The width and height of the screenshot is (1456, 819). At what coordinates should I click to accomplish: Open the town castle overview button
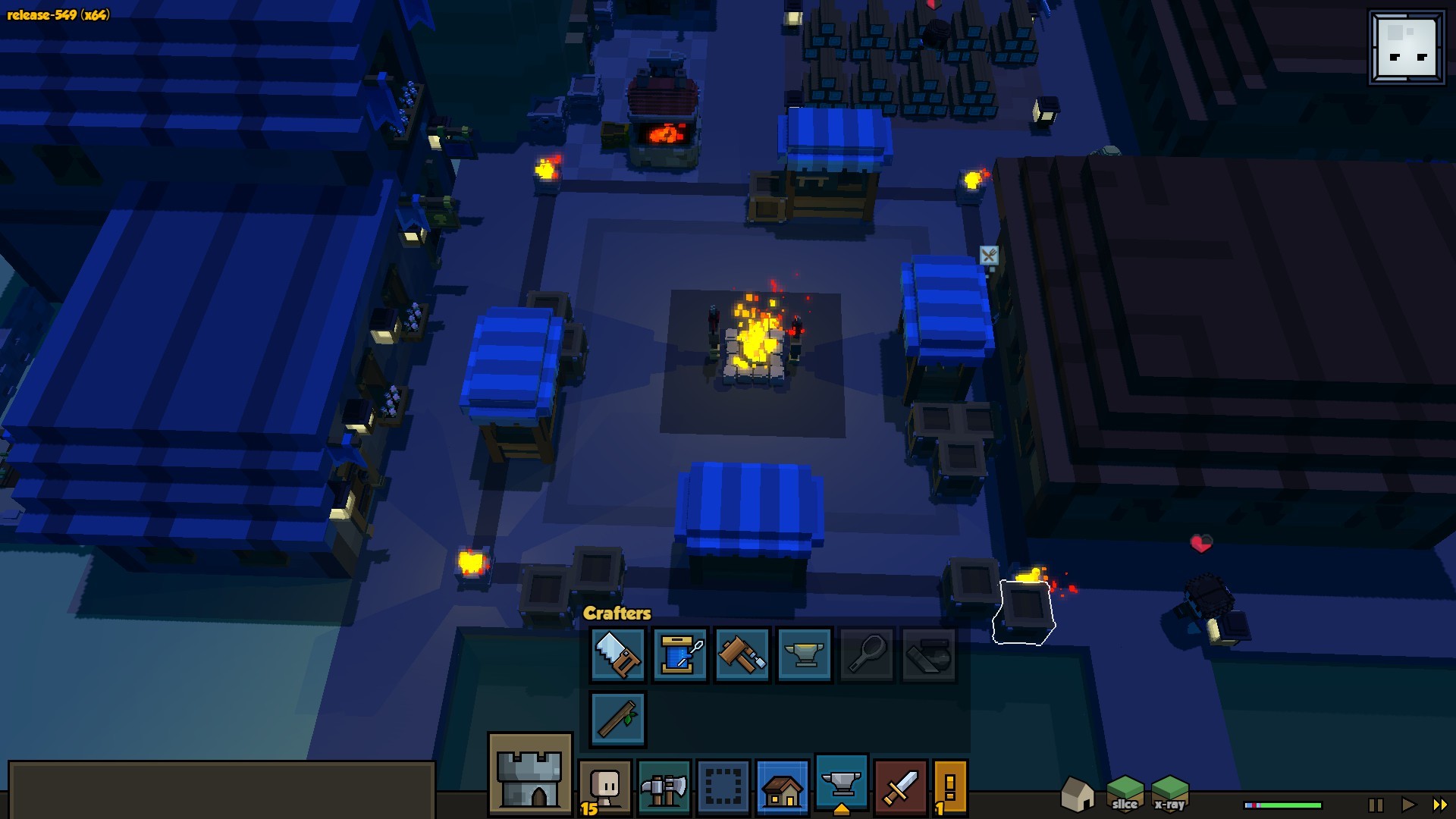(x=530, y=774)
